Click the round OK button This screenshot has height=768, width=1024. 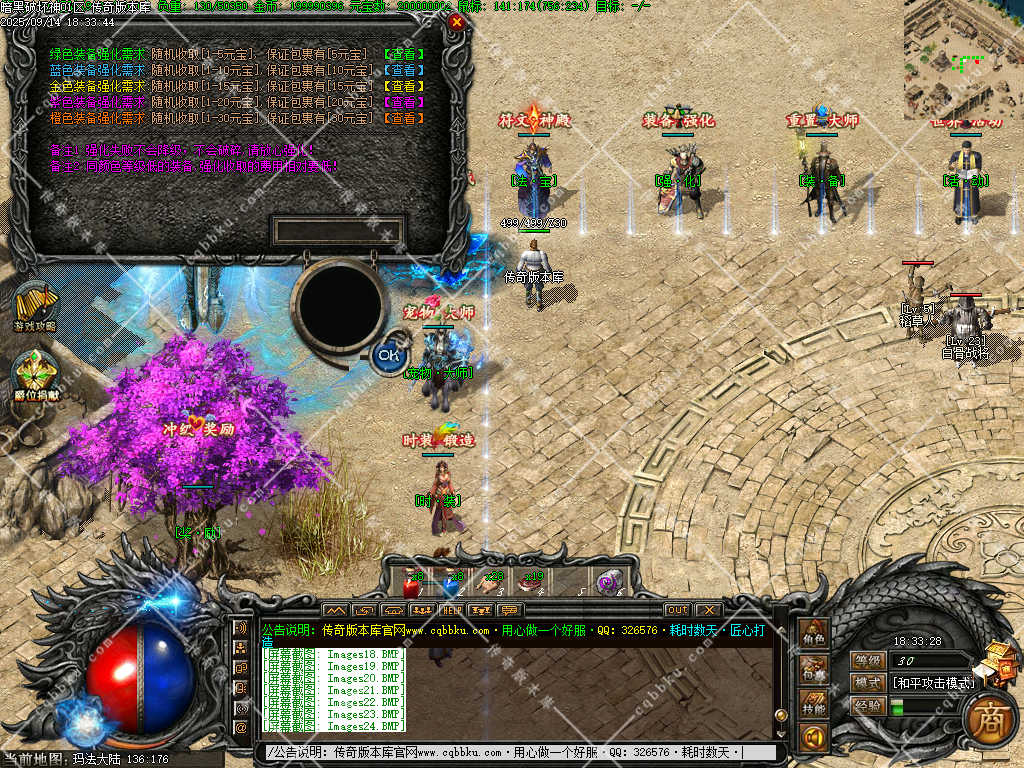tap(388, 354)
